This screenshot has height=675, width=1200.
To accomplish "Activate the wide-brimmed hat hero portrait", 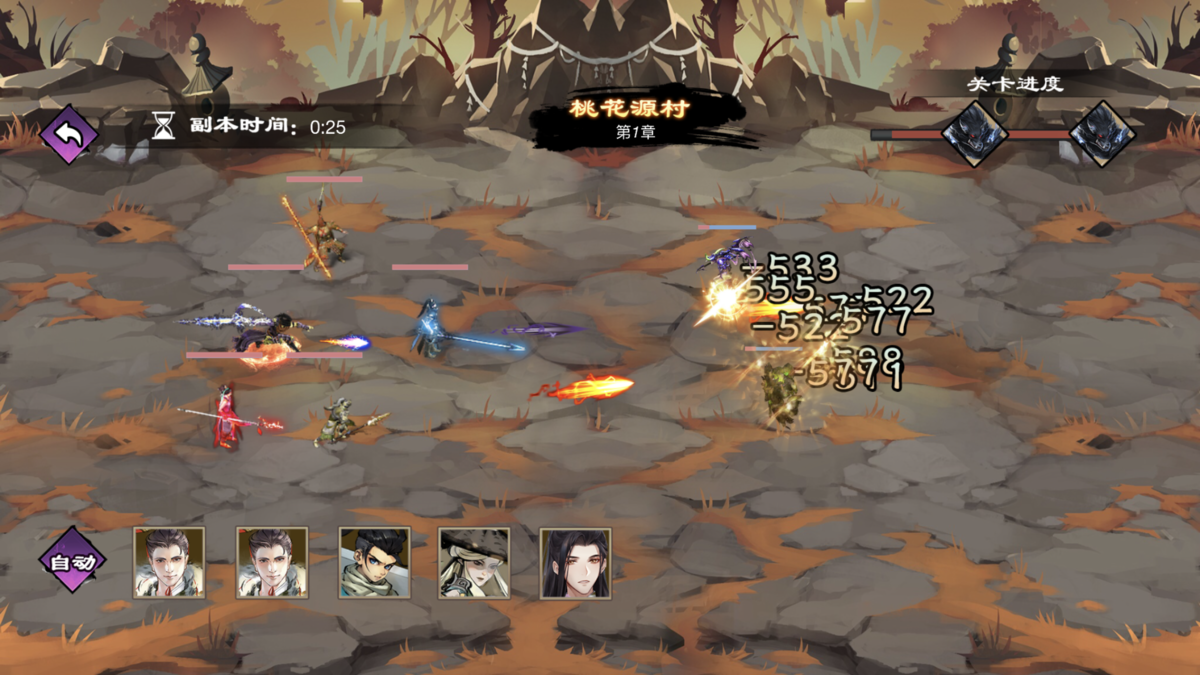I will [474, 563].
